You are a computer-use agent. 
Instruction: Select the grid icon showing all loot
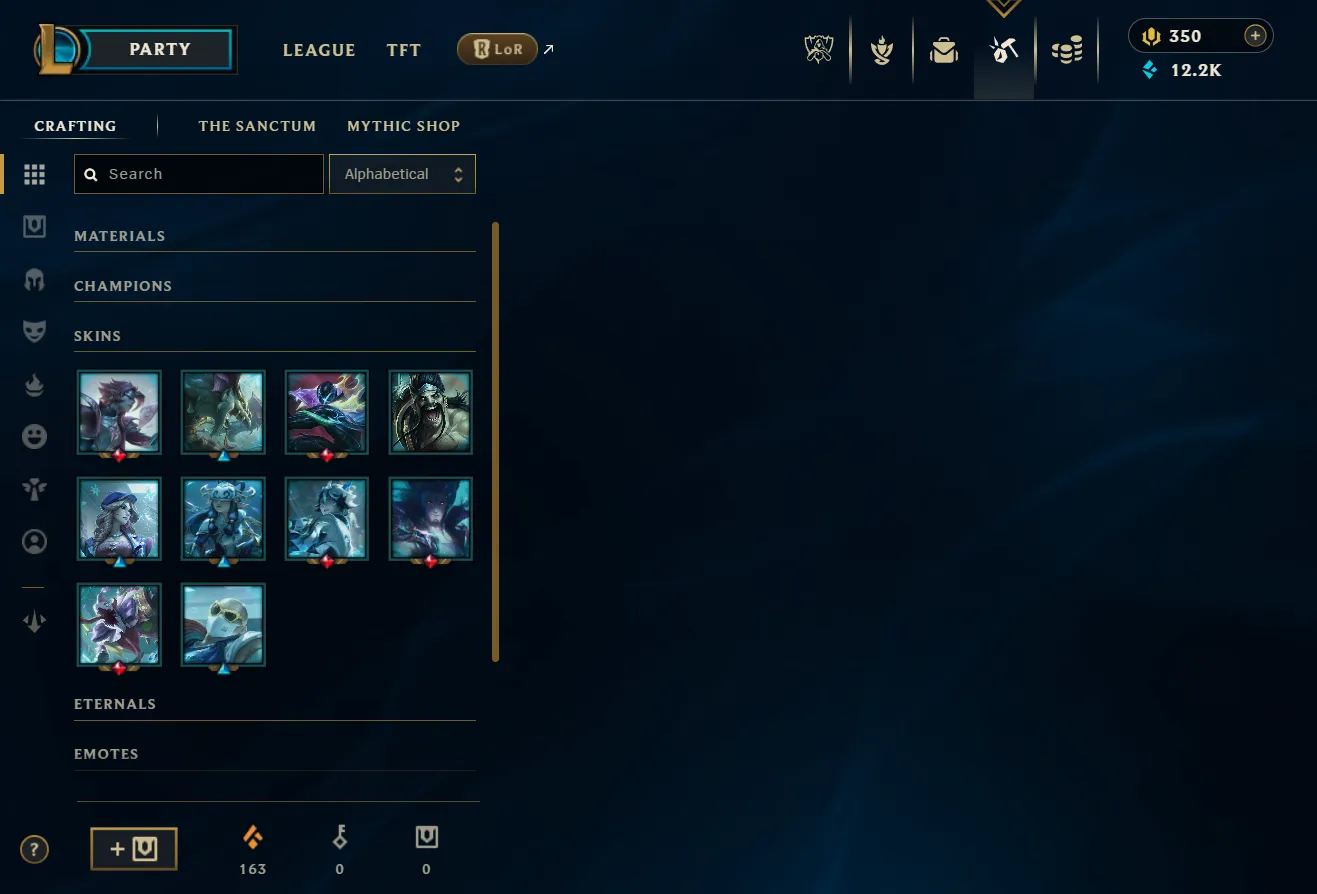click(34, 174)
